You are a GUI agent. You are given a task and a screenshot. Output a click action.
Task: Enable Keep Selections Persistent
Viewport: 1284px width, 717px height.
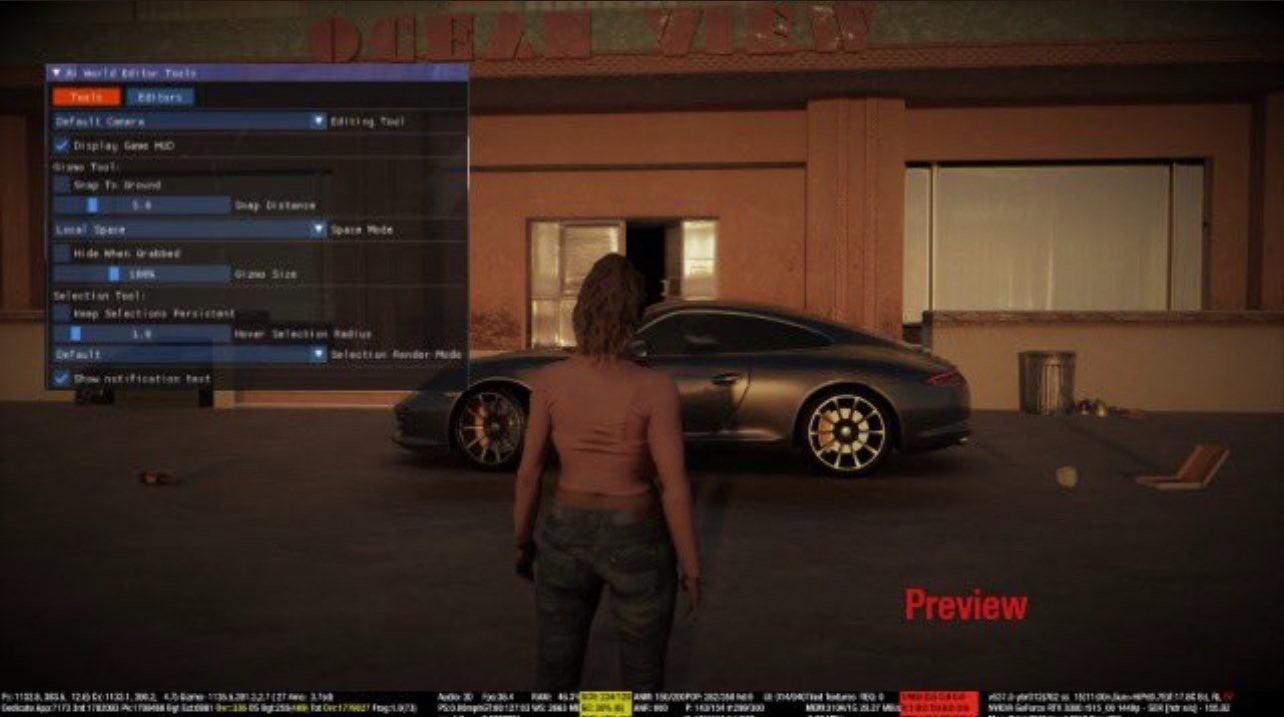click(61, 313)
